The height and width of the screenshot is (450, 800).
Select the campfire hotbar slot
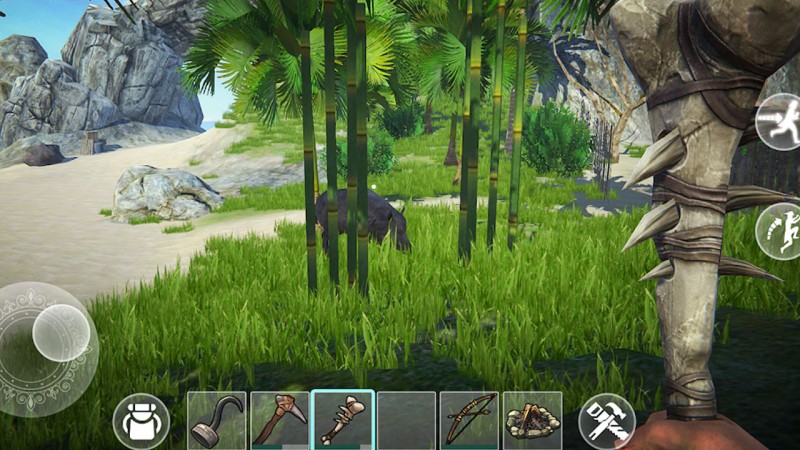point(532,420)
